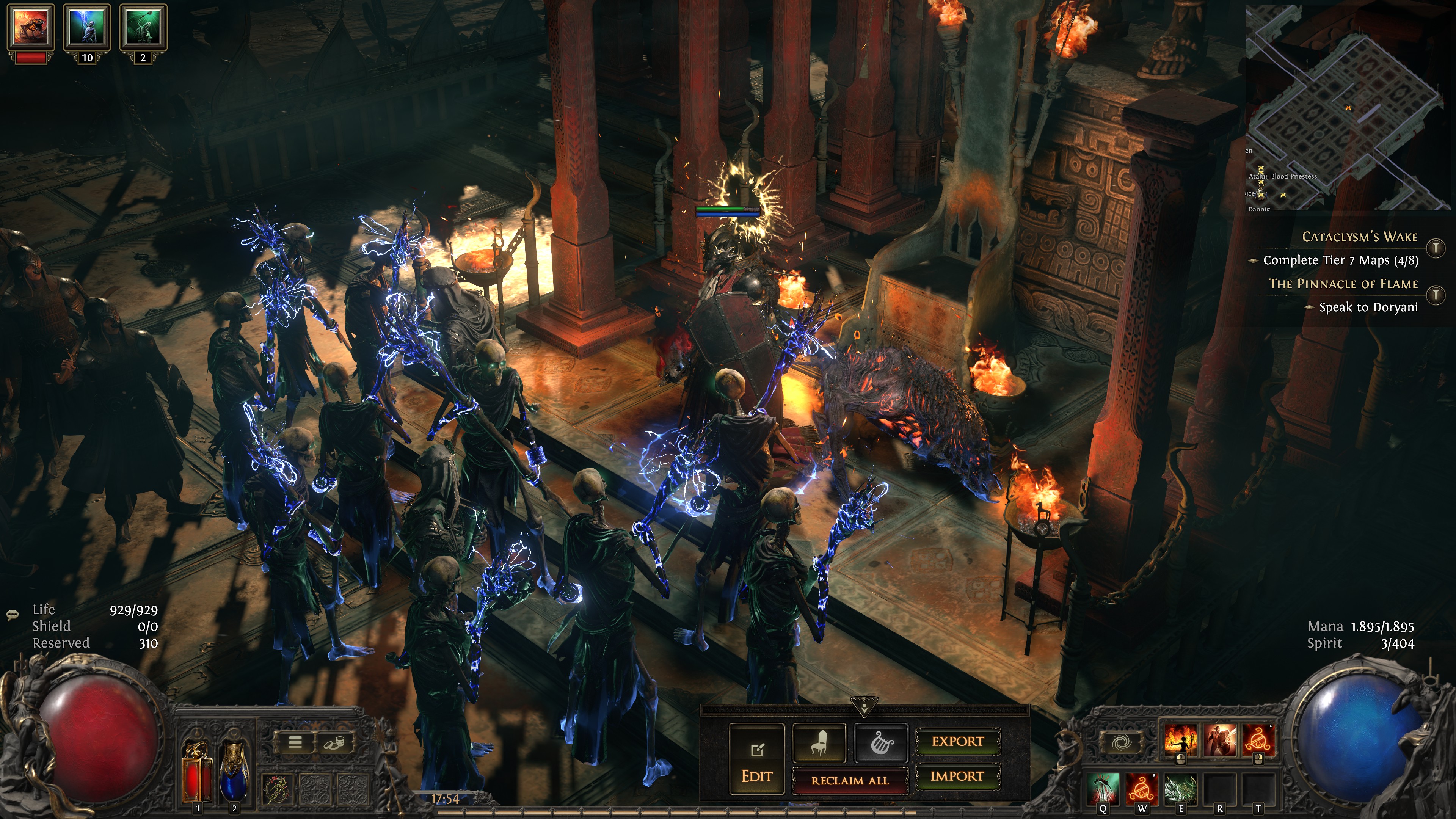Export the hideout layout

tap(957, 741)
